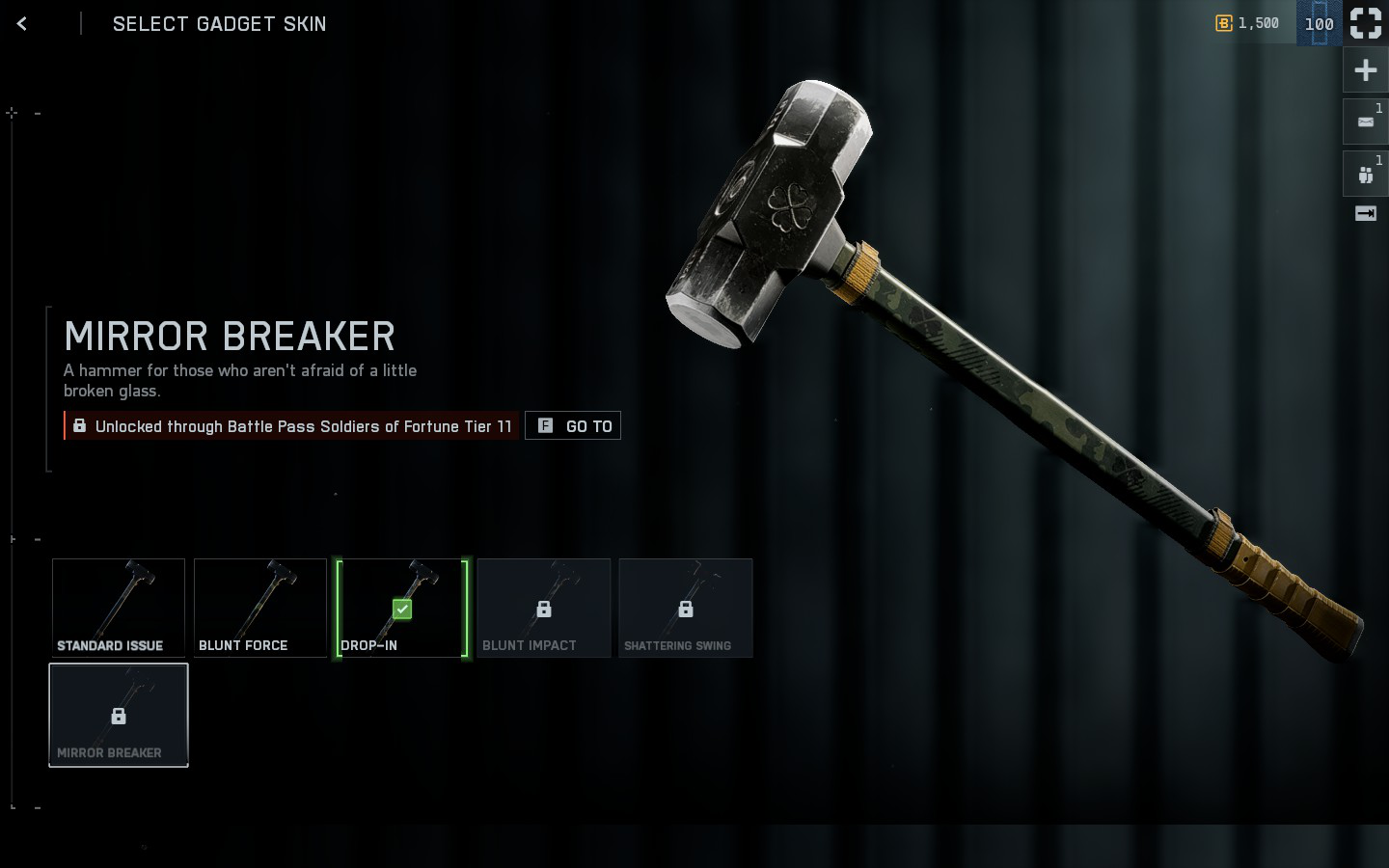Open the mail inbox icon

pos(1365,122)
